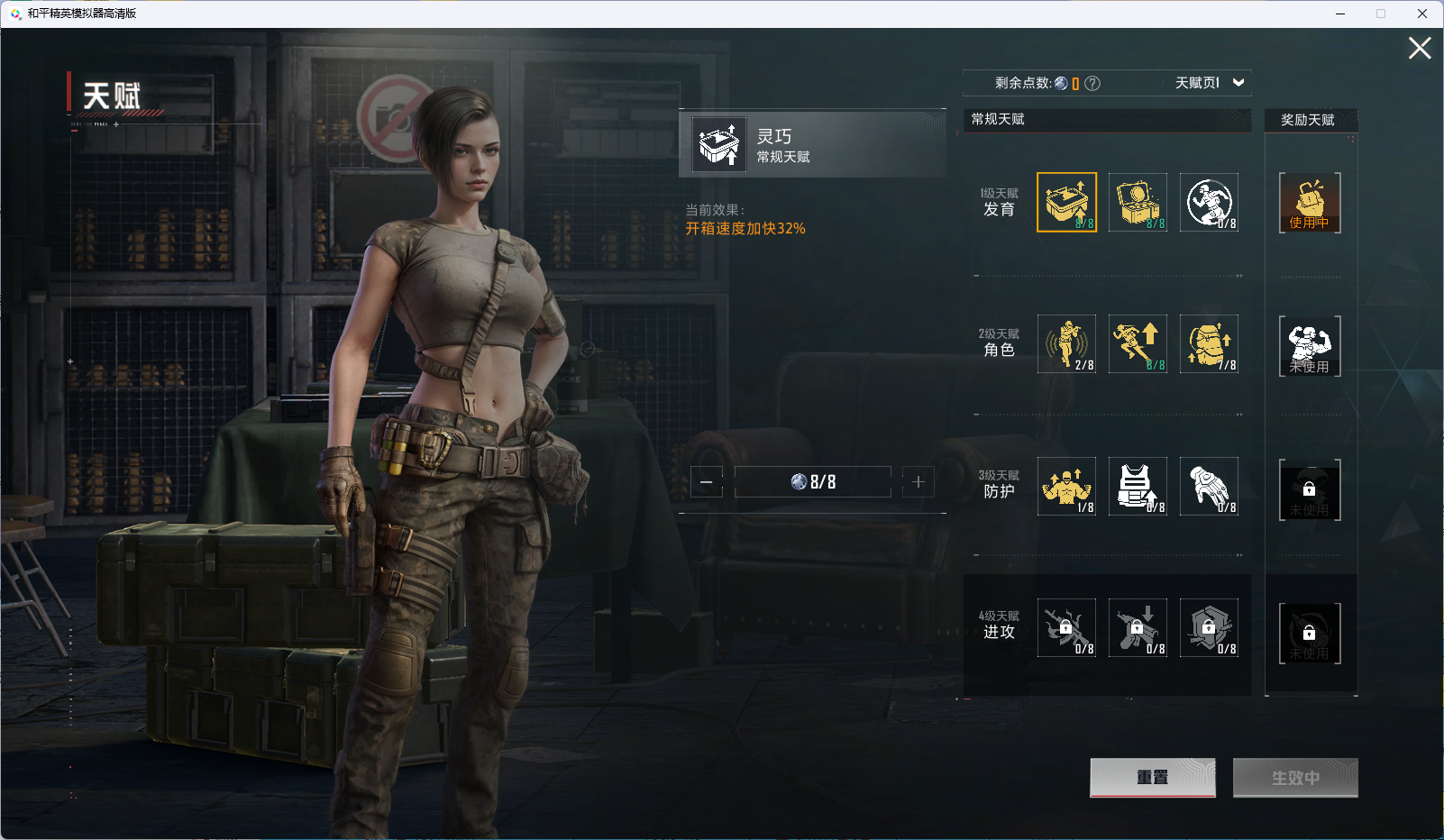This screenshot has height=840, width=1444.
Task: Close the talent screen with the X
Action: 1420,49
